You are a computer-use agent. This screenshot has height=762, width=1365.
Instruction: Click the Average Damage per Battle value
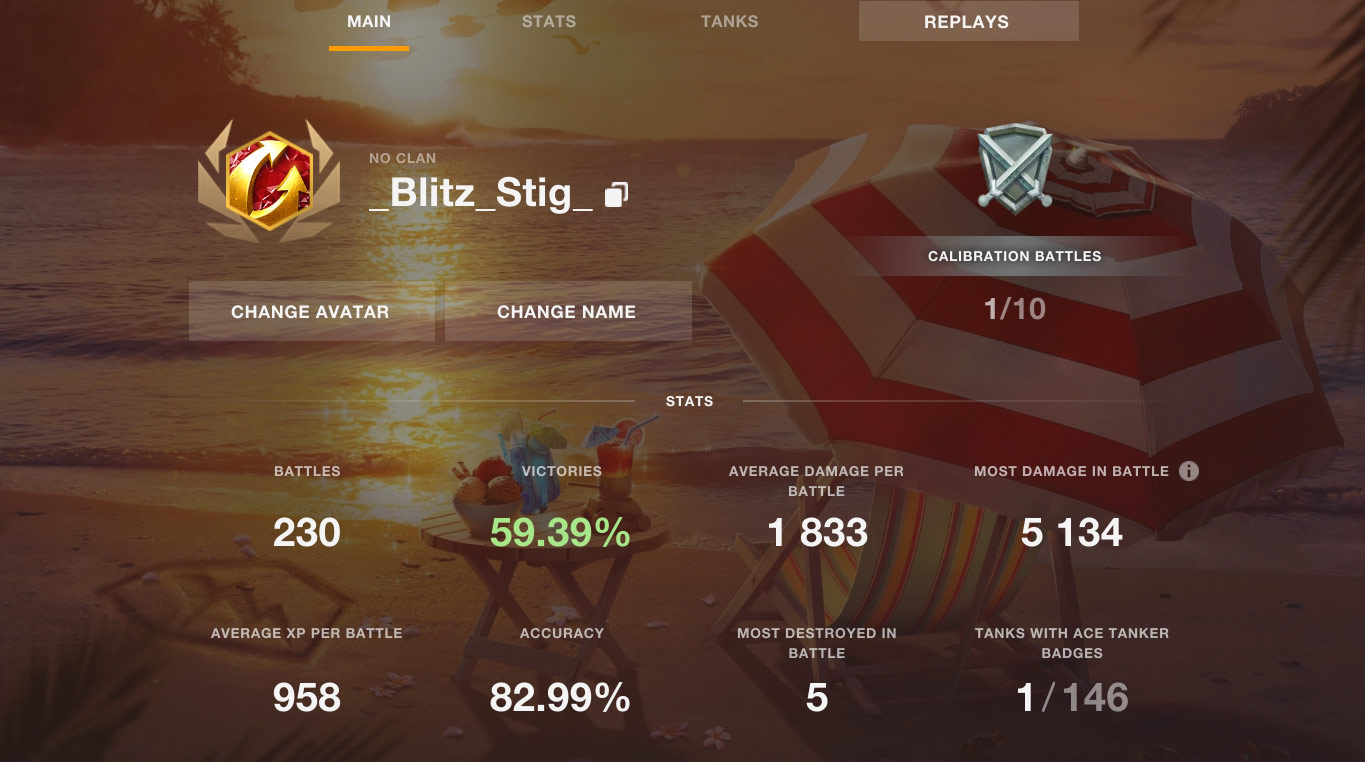(x=818, y=533)
